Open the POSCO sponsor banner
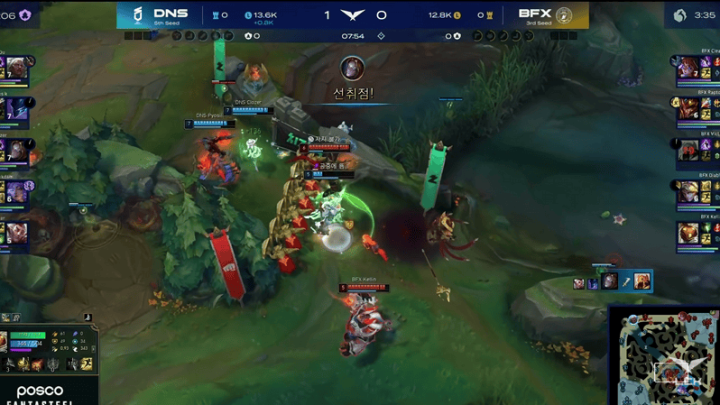This screenshot has height=405, width=720. tap(40, 392)
